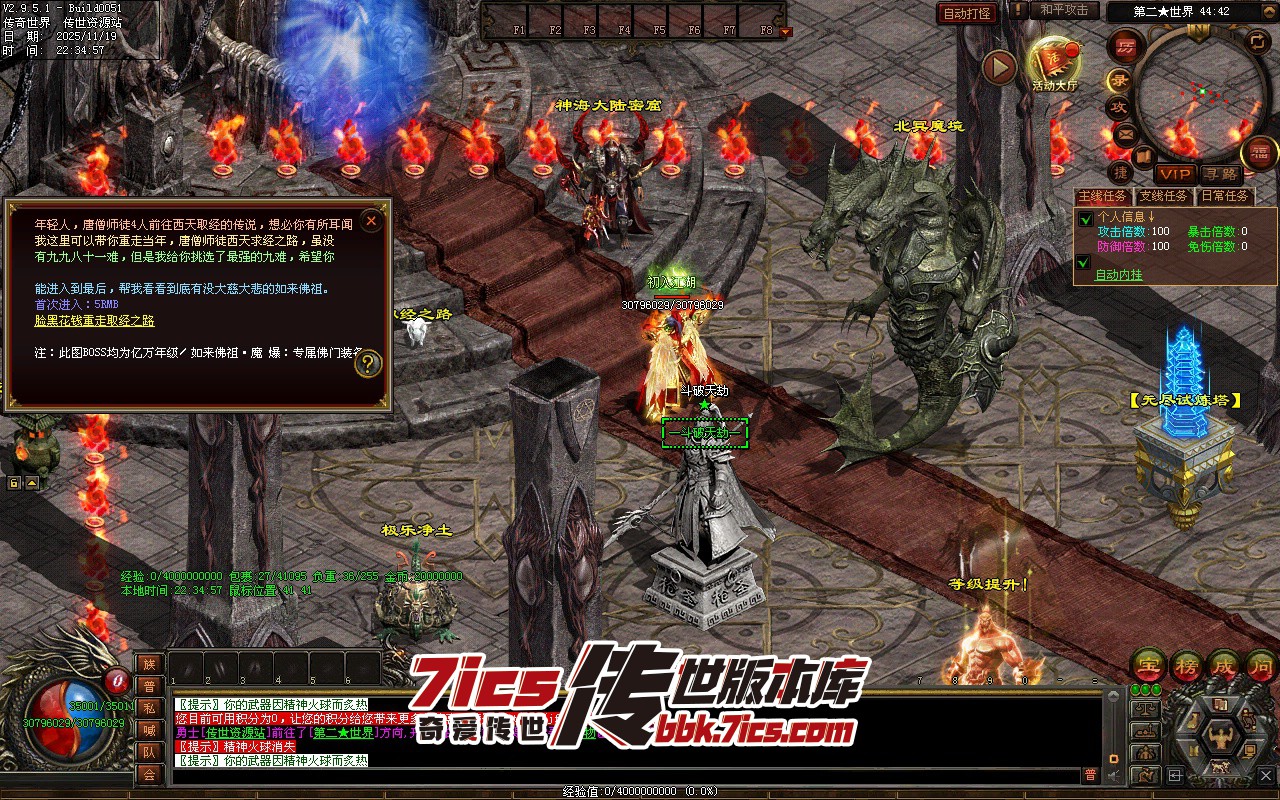The height and width of the screenshot is (800, 1280).
Task: Open the 榜 ranking button
Action: coord(1187,664)
